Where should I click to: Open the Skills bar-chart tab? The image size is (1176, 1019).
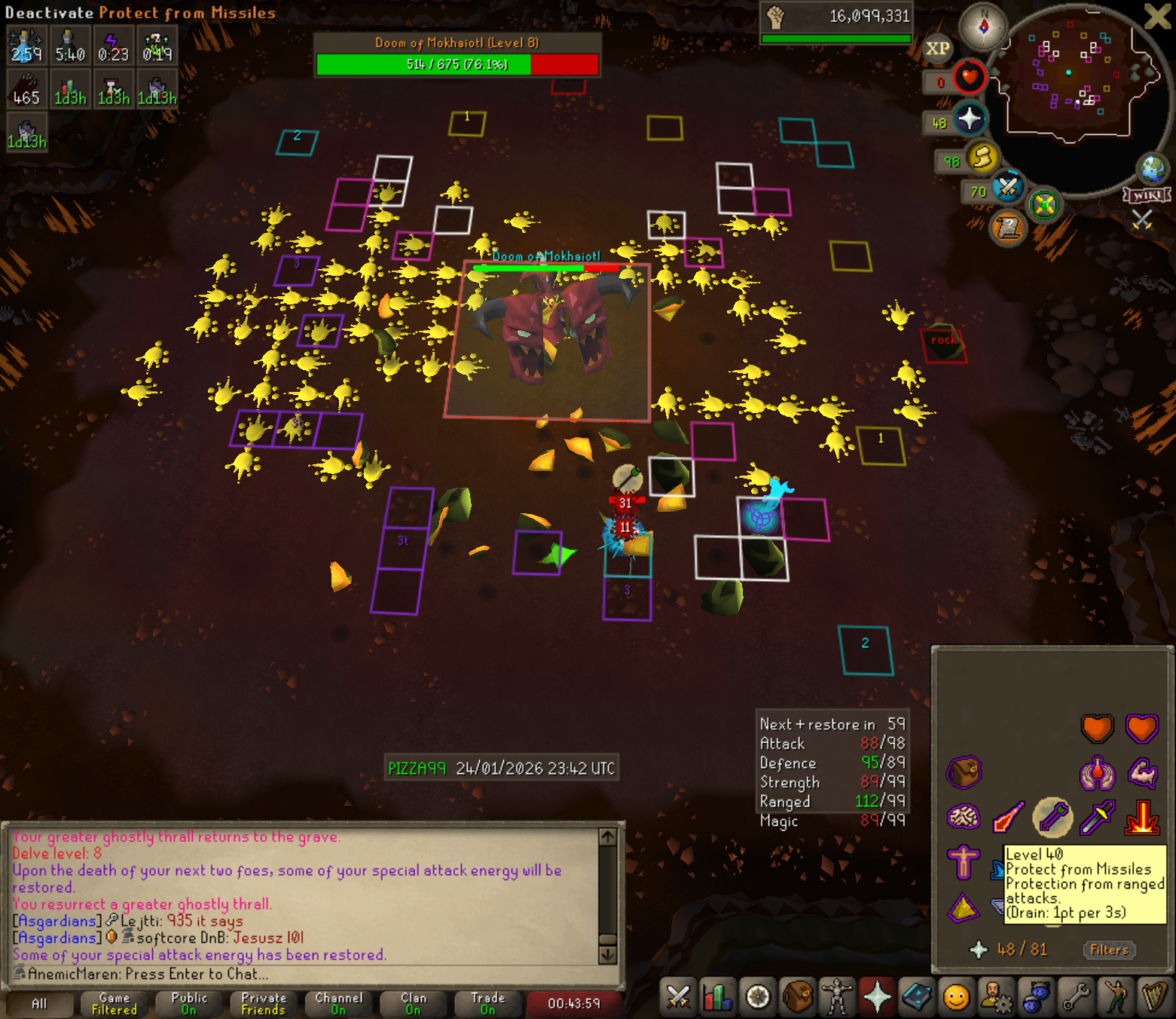718,998
